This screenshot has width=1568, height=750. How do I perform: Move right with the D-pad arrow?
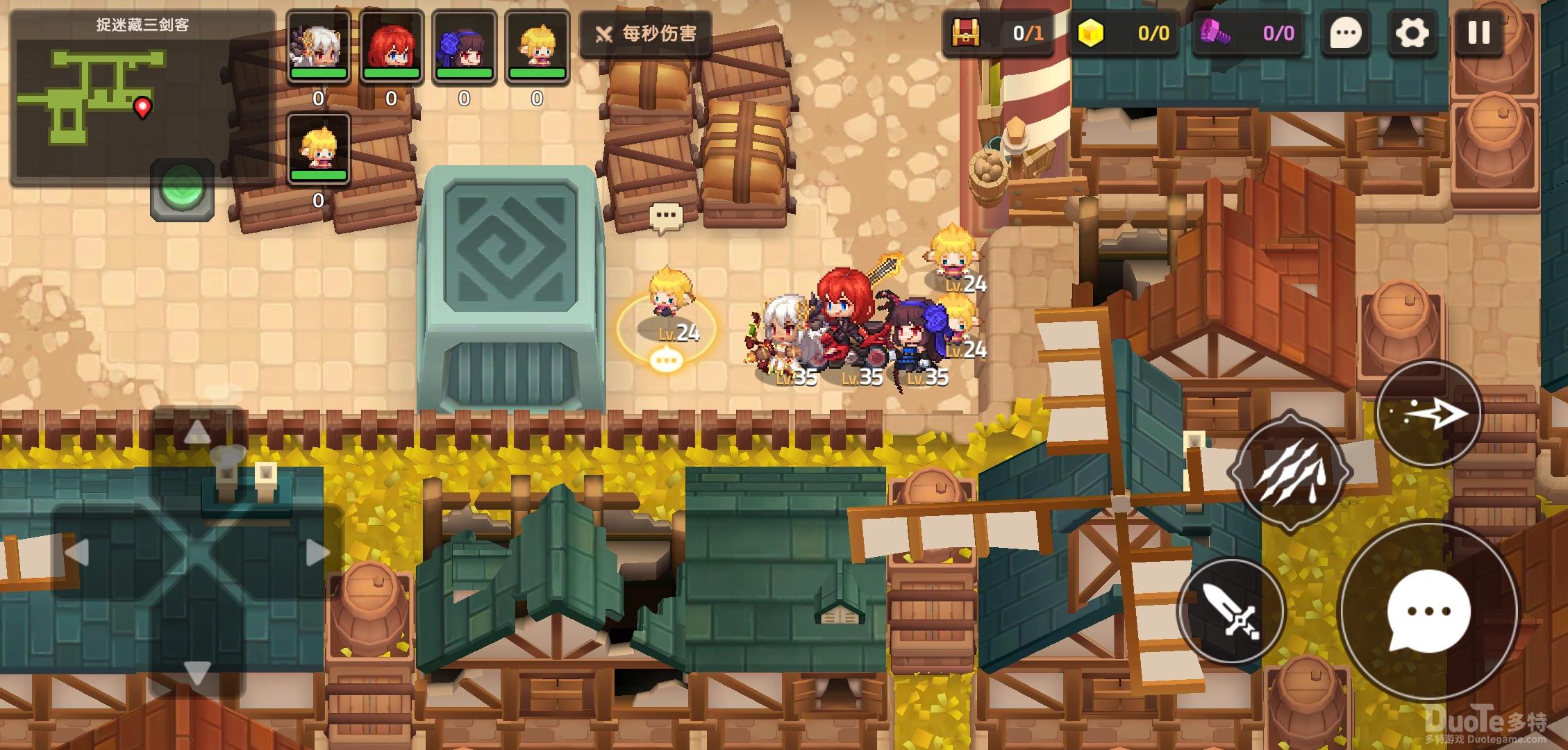[x=317, y=553]
